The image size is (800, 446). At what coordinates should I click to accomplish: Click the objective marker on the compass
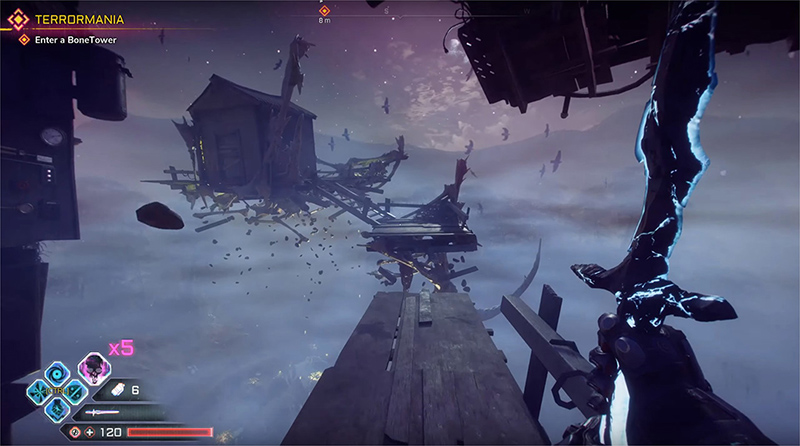[324, 11]
